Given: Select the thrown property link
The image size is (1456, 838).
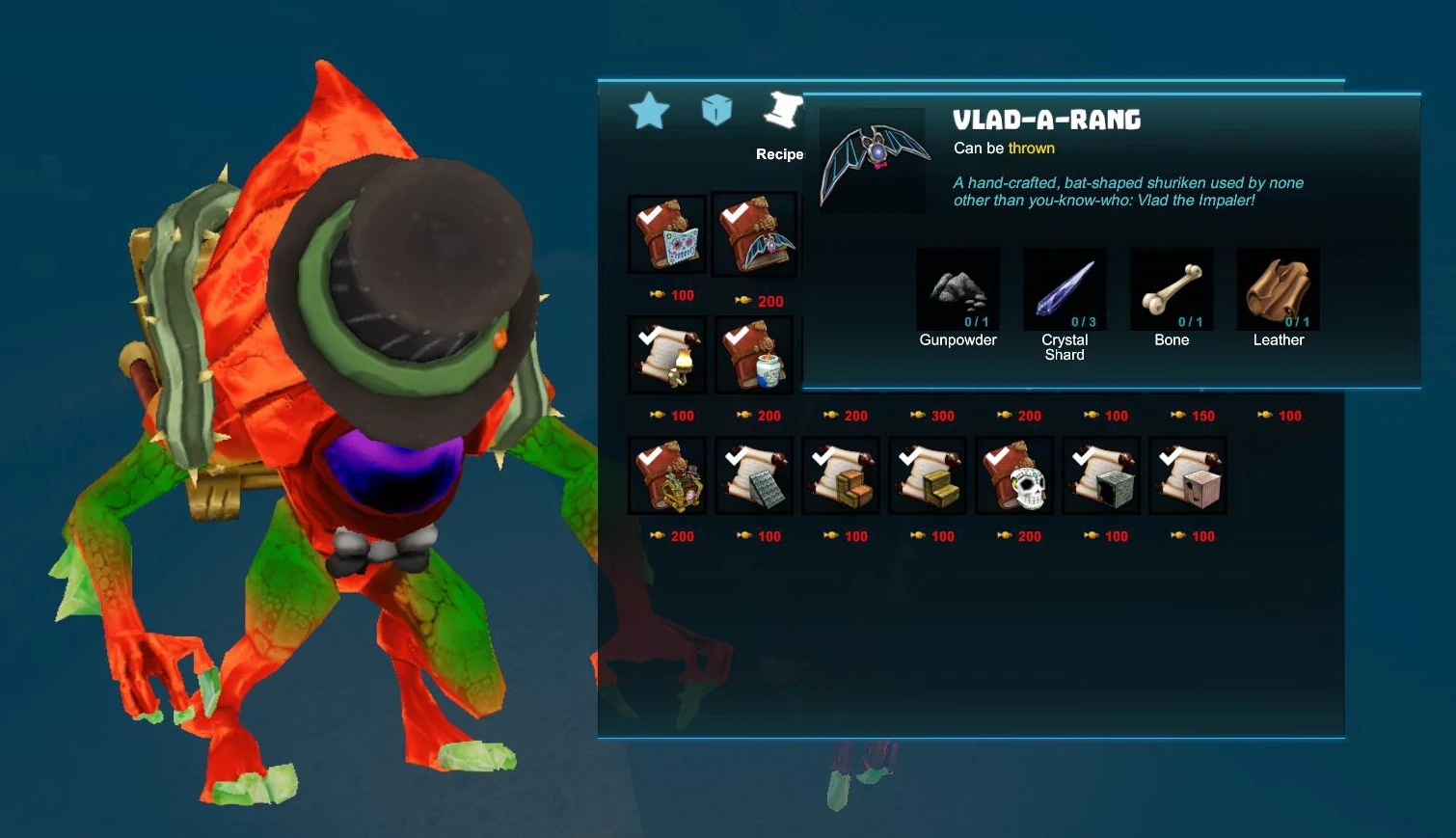Looking at the screenshot, I should click(x=1031, y=148).
